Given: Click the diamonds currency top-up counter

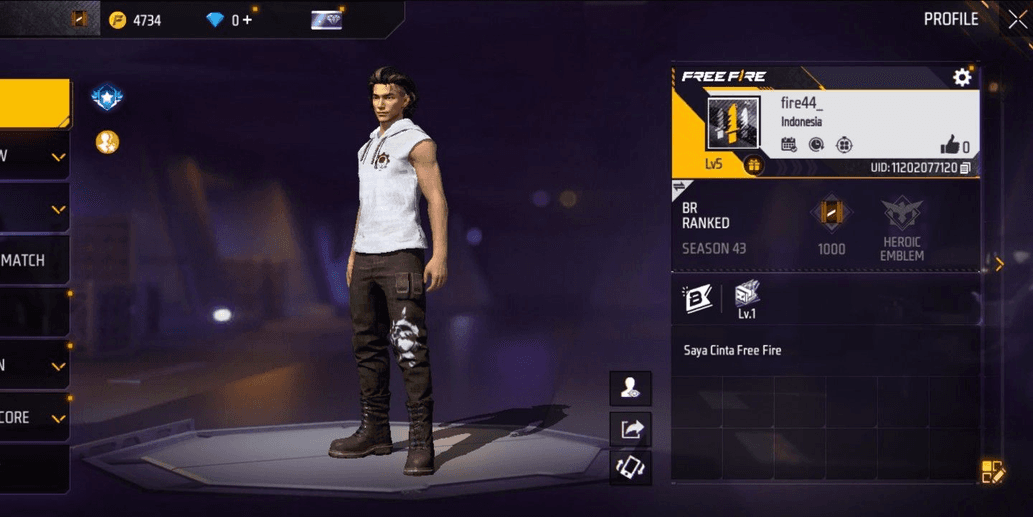Looking at the screenshot, I should click(229, 20).
